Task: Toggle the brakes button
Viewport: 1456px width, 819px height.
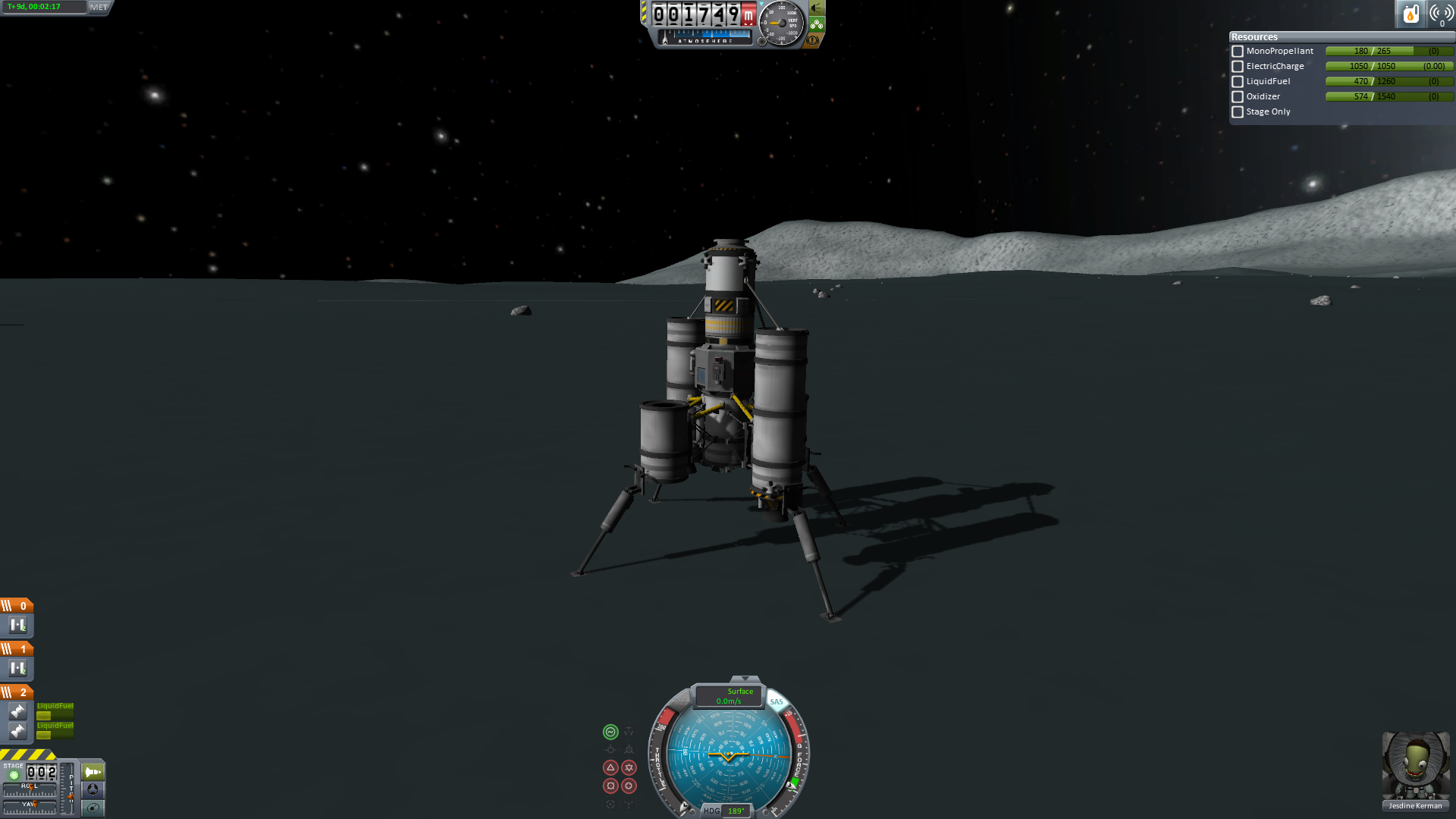Action: point(813,40)
